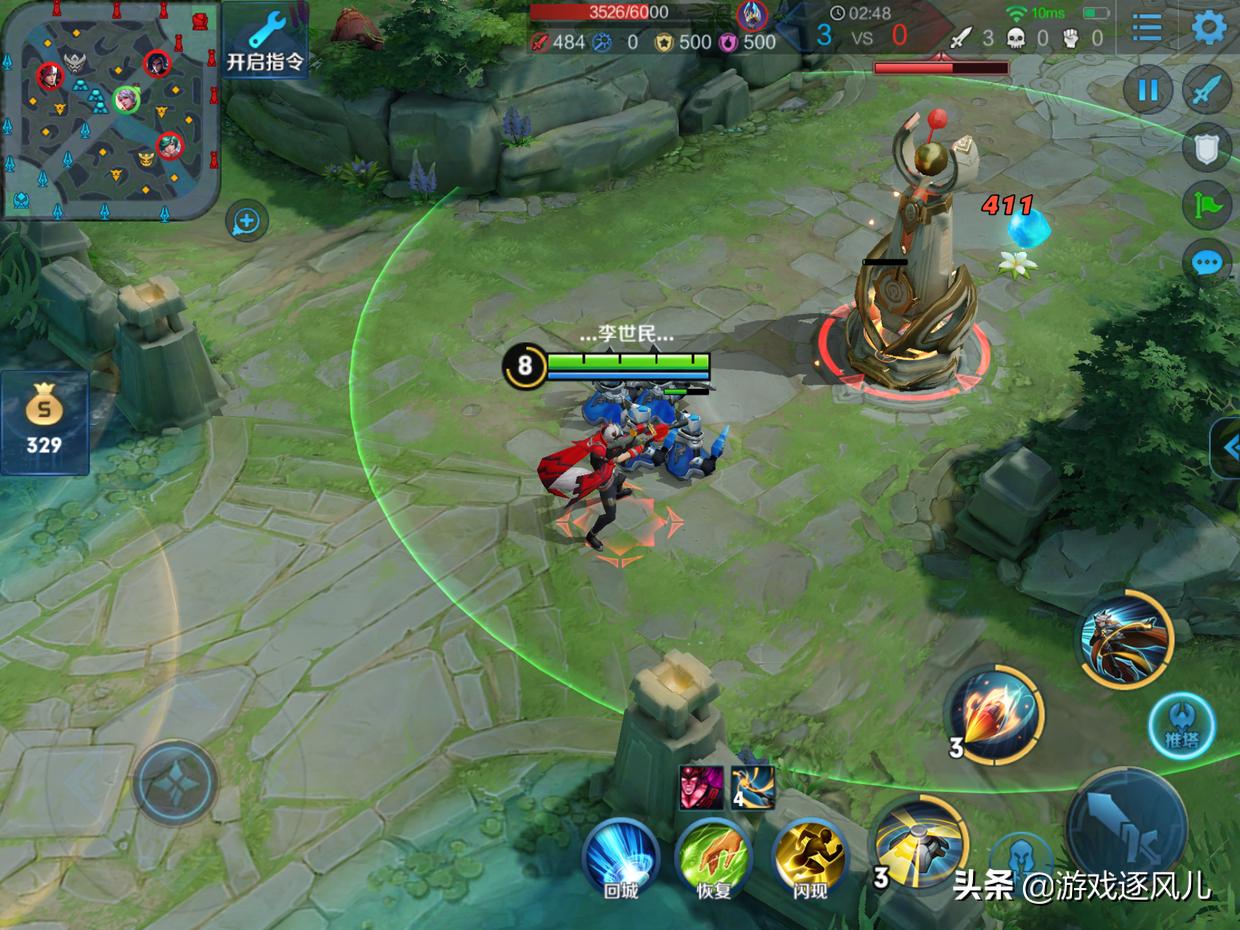Pause the match

(1148, 91)
